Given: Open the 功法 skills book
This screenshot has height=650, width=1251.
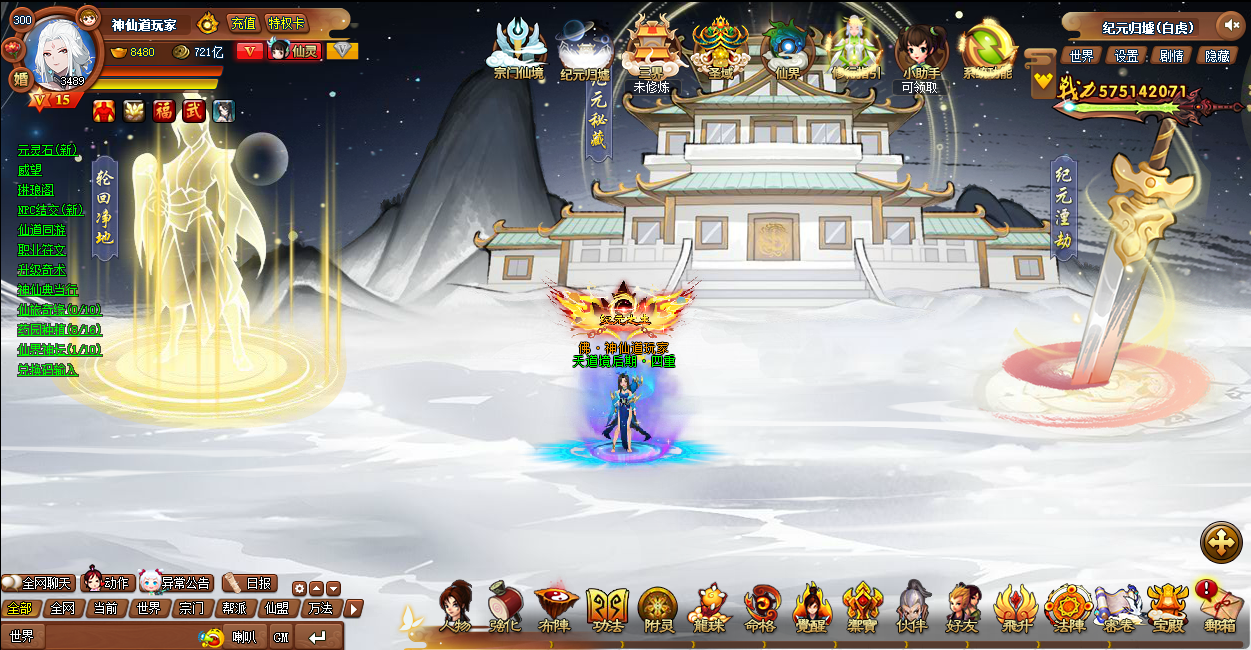Looking at the screenshot, I should point(606,607).
